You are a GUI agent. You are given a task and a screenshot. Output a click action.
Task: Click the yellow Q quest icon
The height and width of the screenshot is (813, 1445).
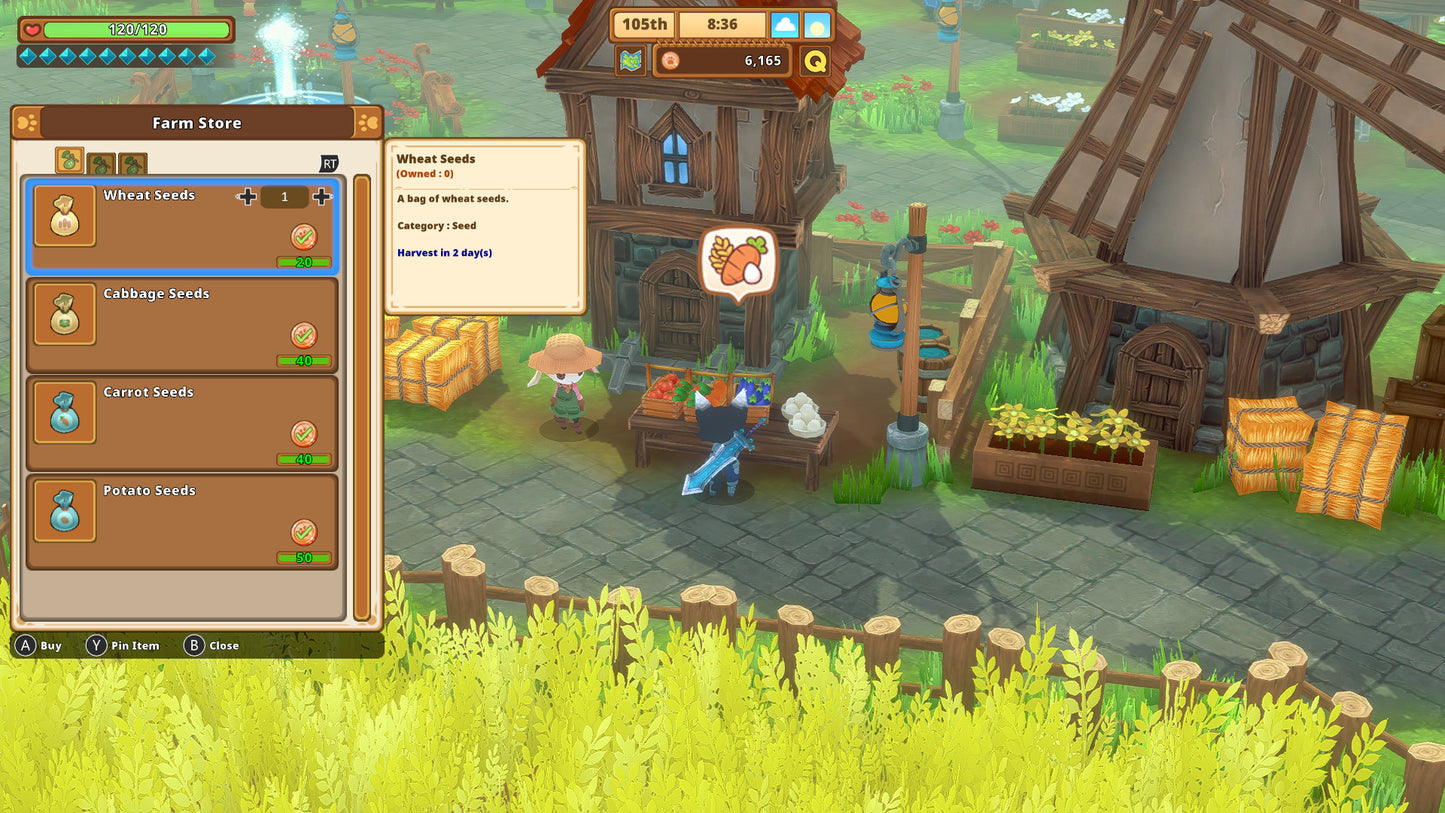[x=815, y=60]
